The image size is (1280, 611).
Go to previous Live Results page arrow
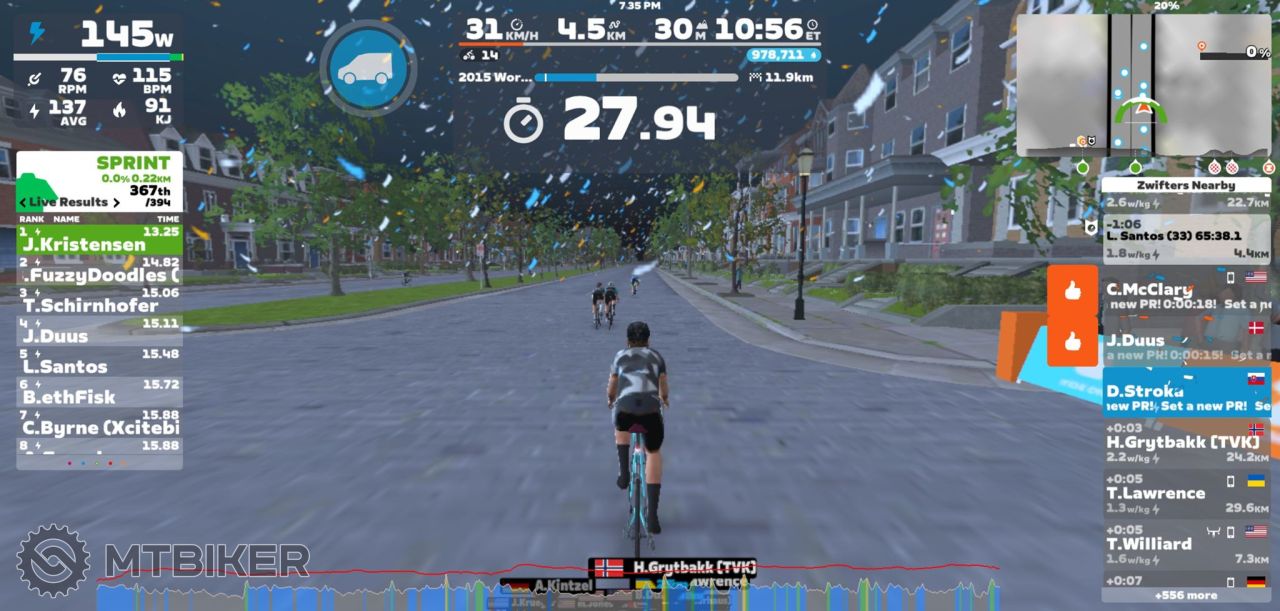coord(24,202)
